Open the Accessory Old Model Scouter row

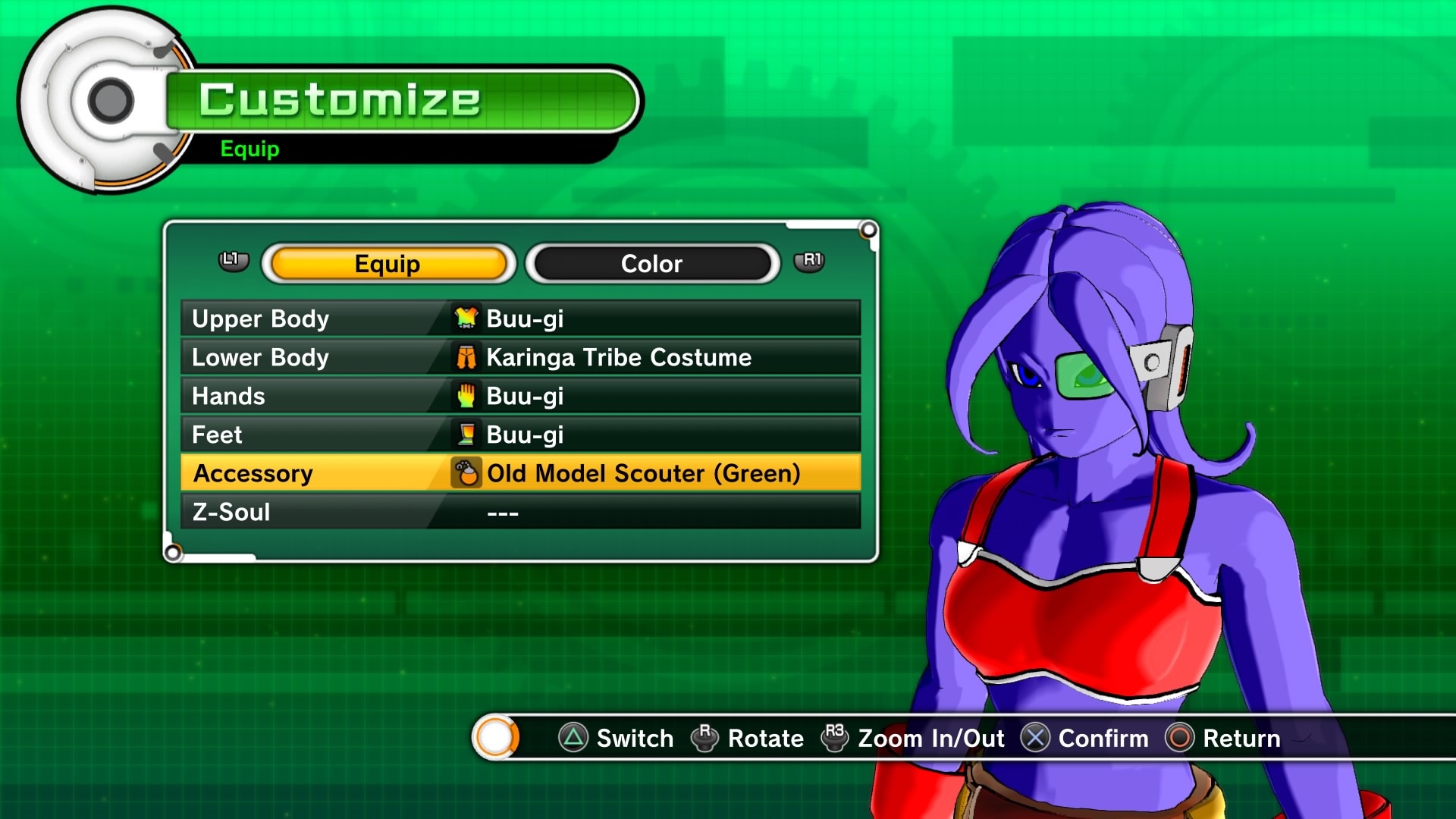point(520,473)
